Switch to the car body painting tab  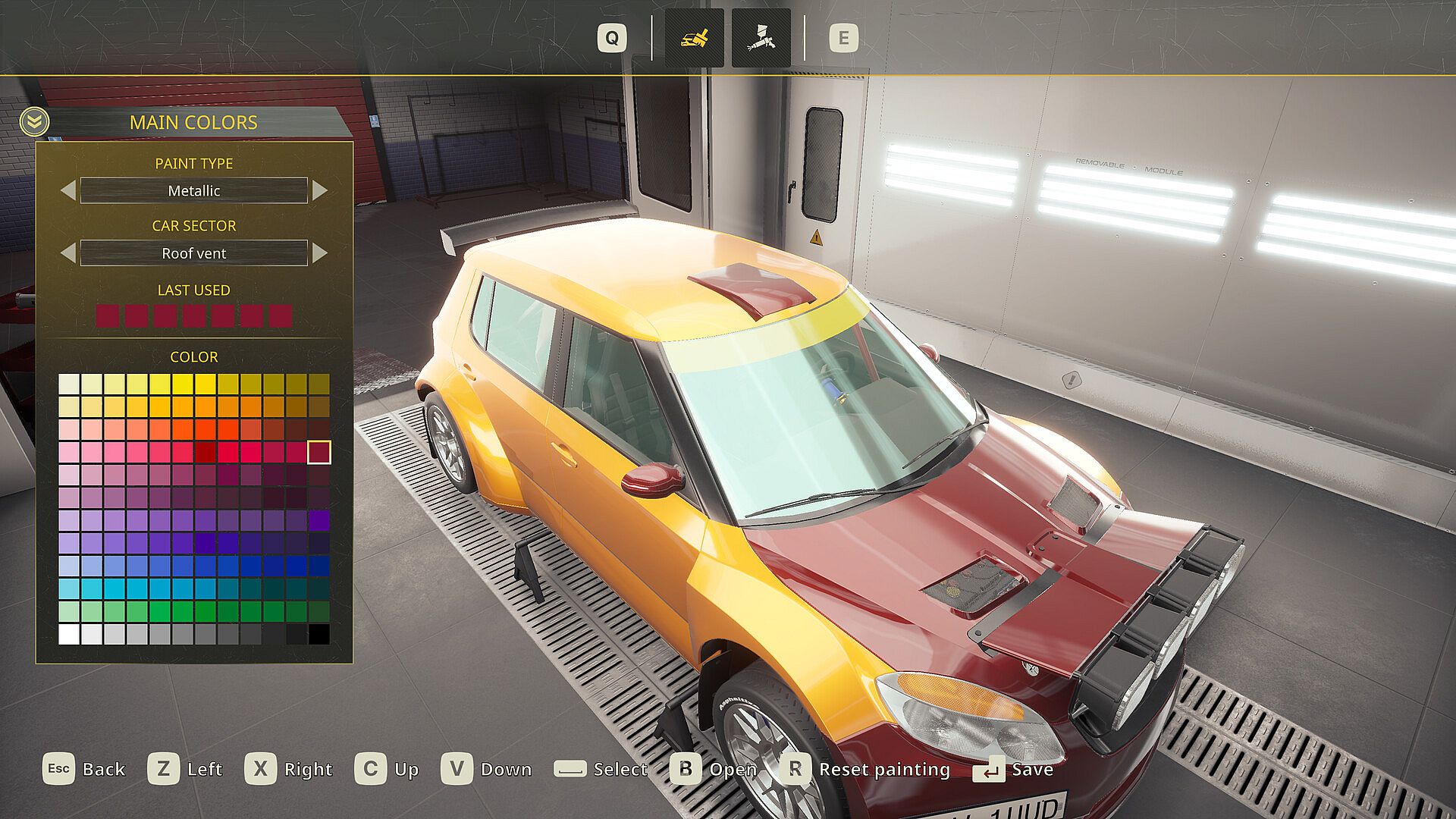tap(694, 38)
